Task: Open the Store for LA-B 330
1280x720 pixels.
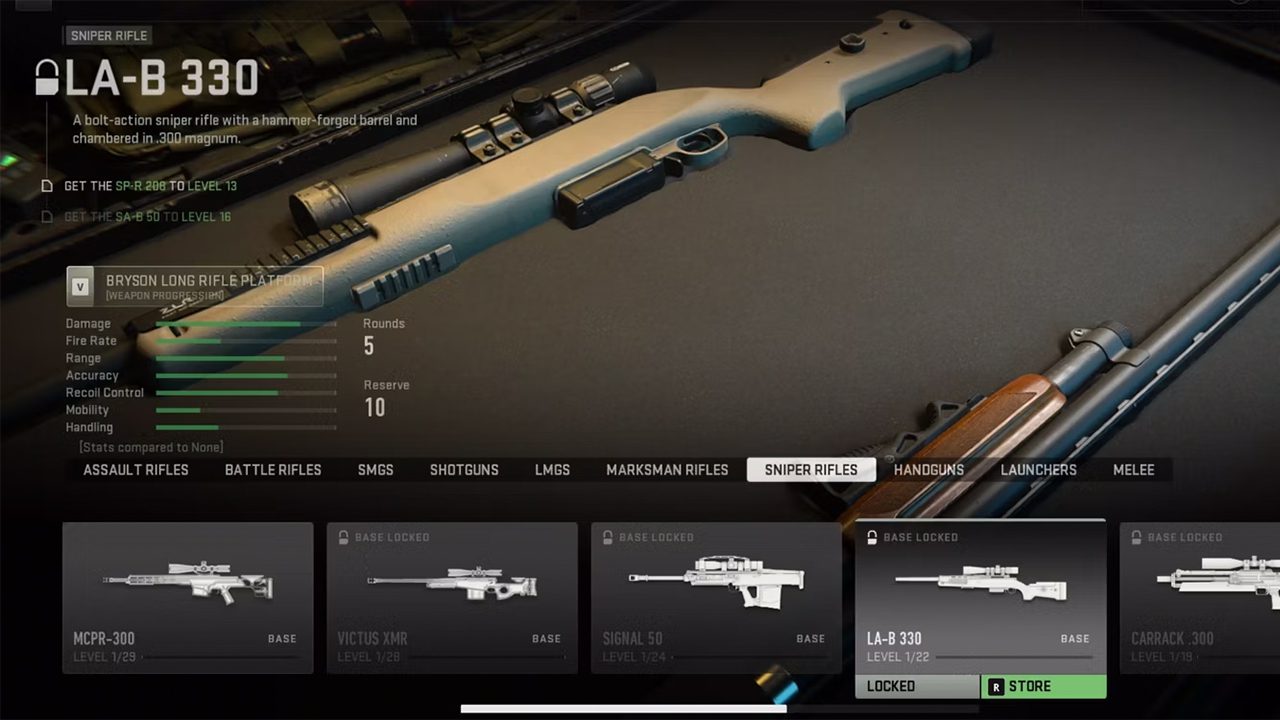Action: (x=1043, y=686)
